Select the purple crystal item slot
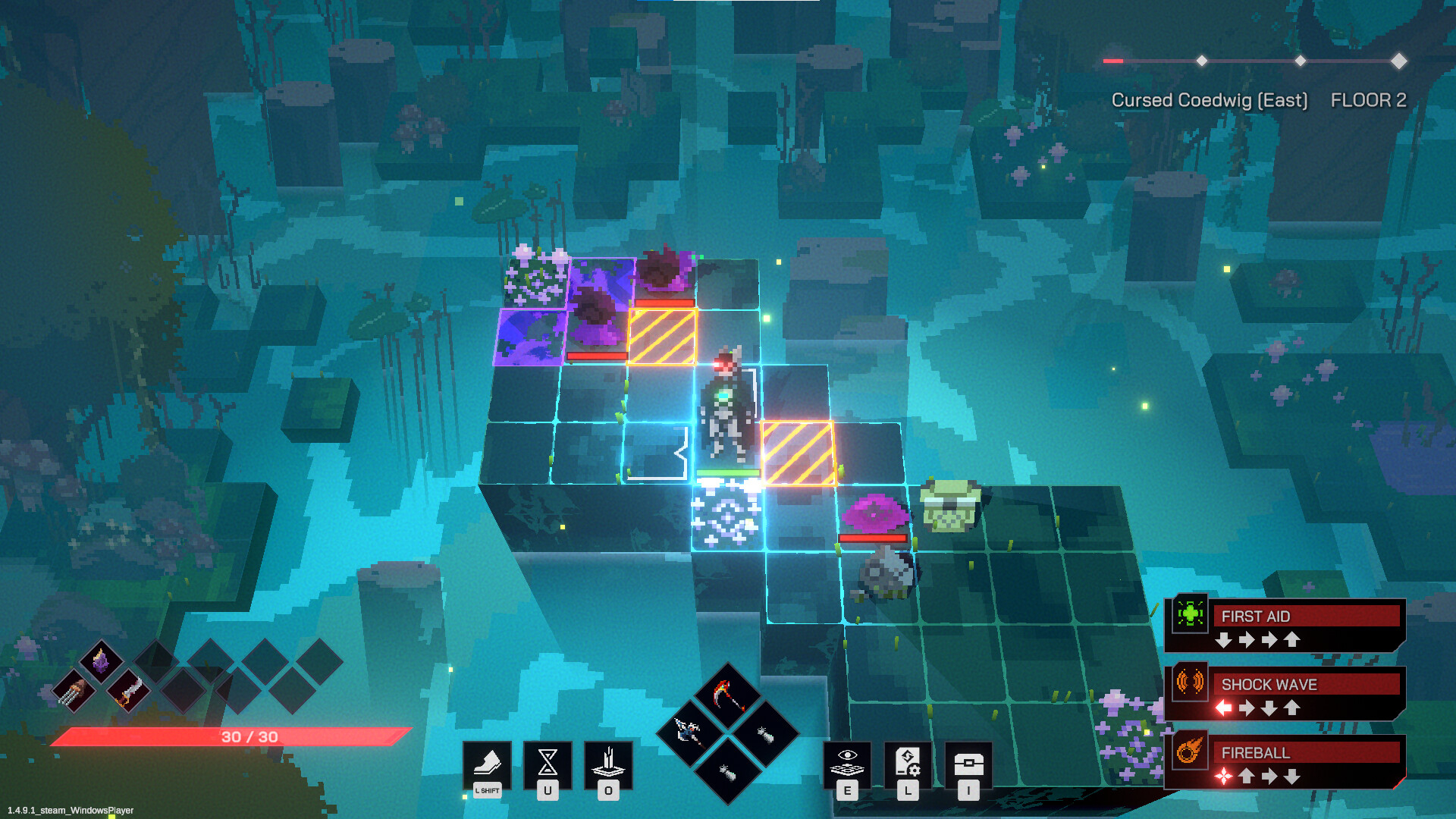 click(x=101, y=661)
